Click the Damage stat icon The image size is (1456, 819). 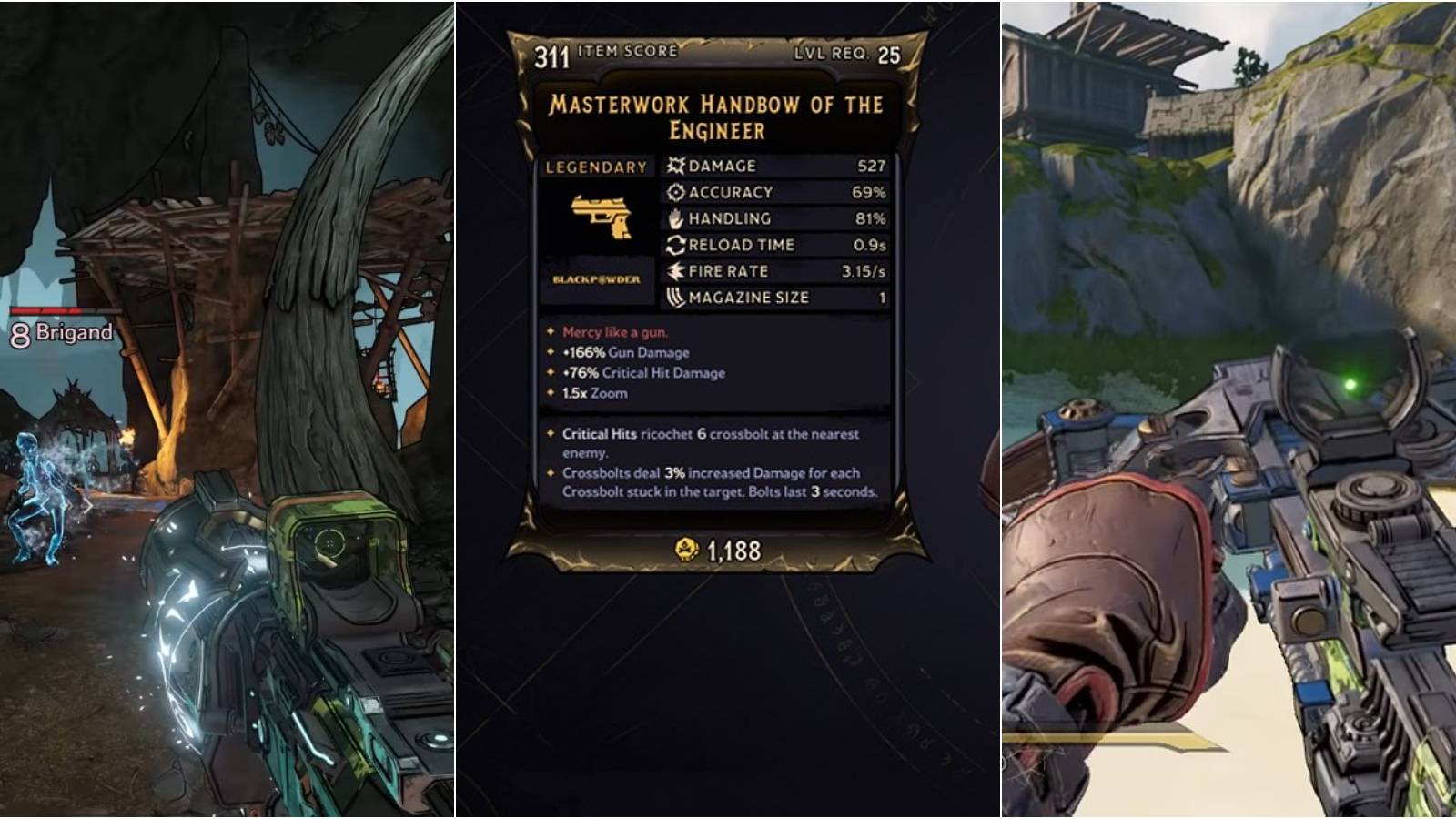[x=674, y=167]
